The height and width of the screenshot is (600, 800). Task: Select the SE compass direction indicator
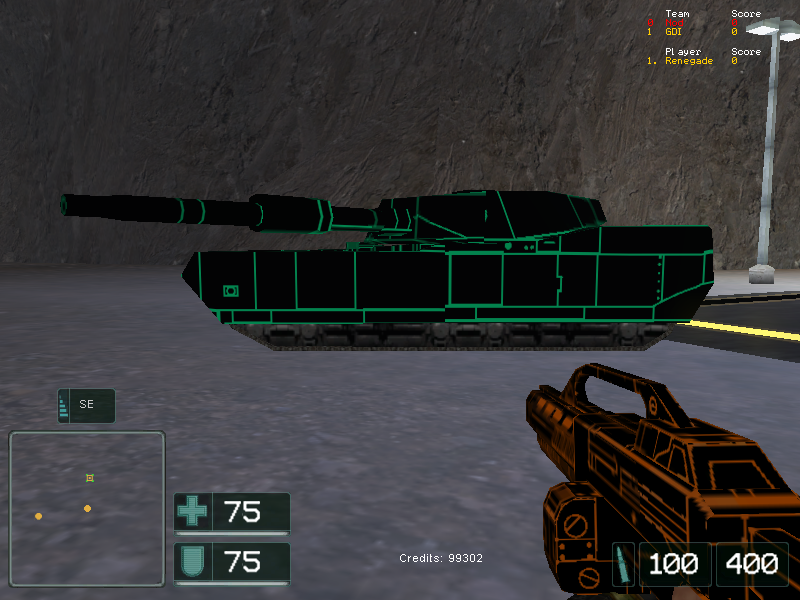click(86, 405)
